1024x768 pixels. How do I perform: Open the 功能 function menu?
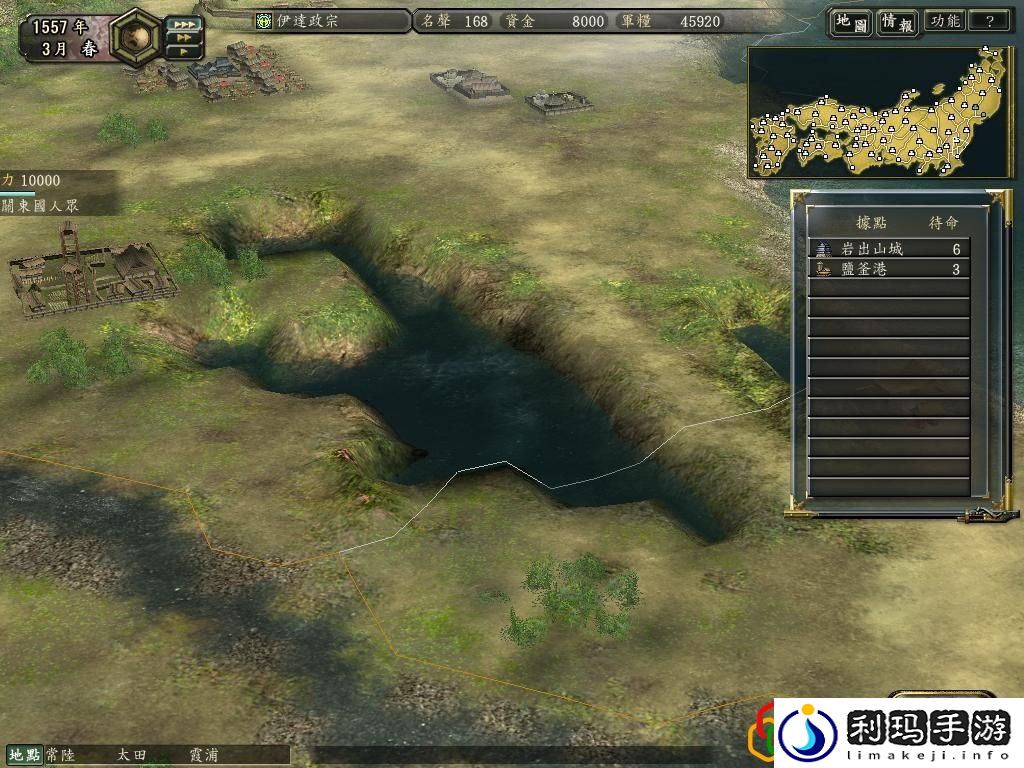click(x=944, y=21)
